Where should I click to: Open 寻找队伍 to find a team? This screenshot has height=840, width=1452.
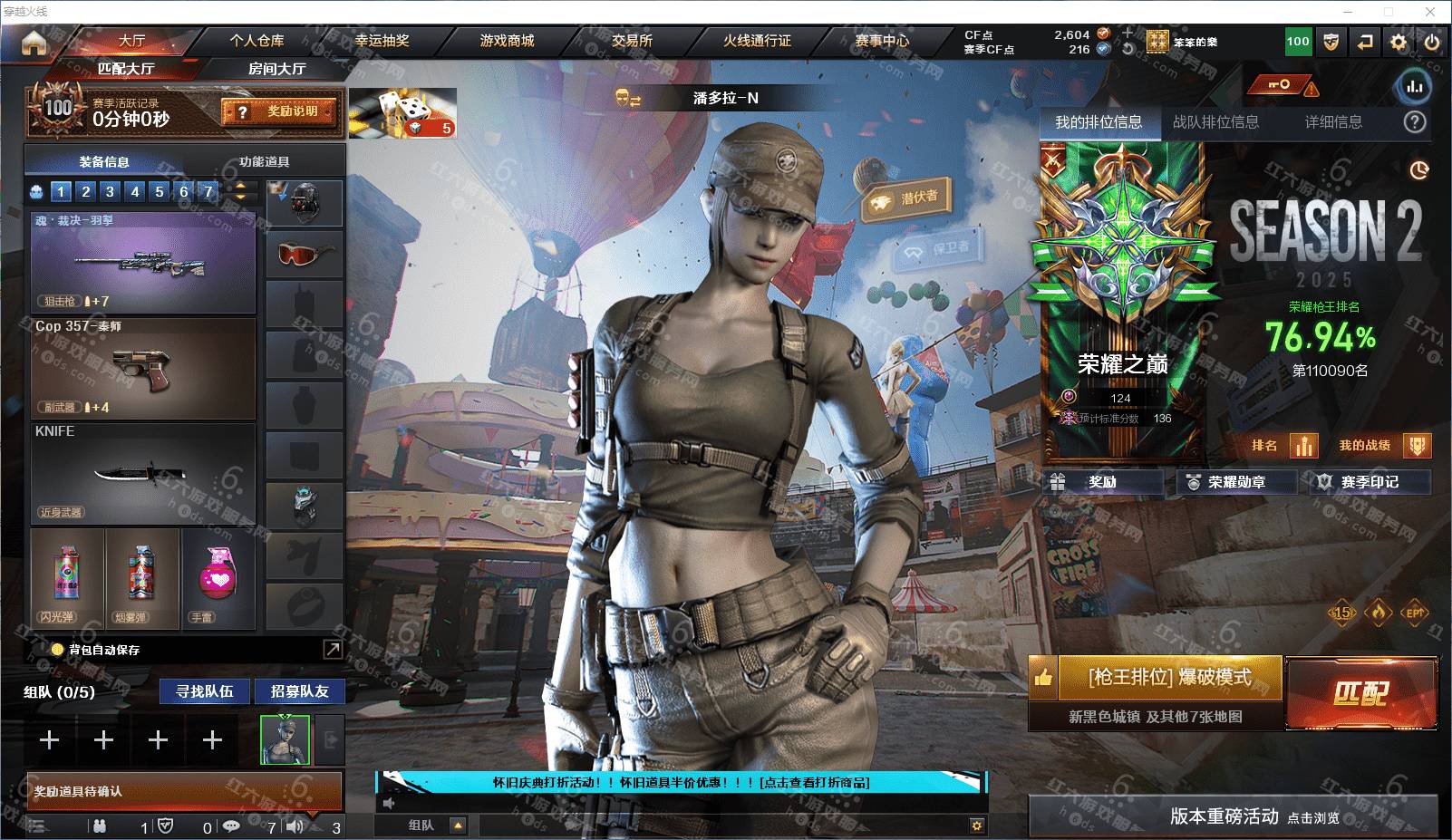tap(205, 691)
